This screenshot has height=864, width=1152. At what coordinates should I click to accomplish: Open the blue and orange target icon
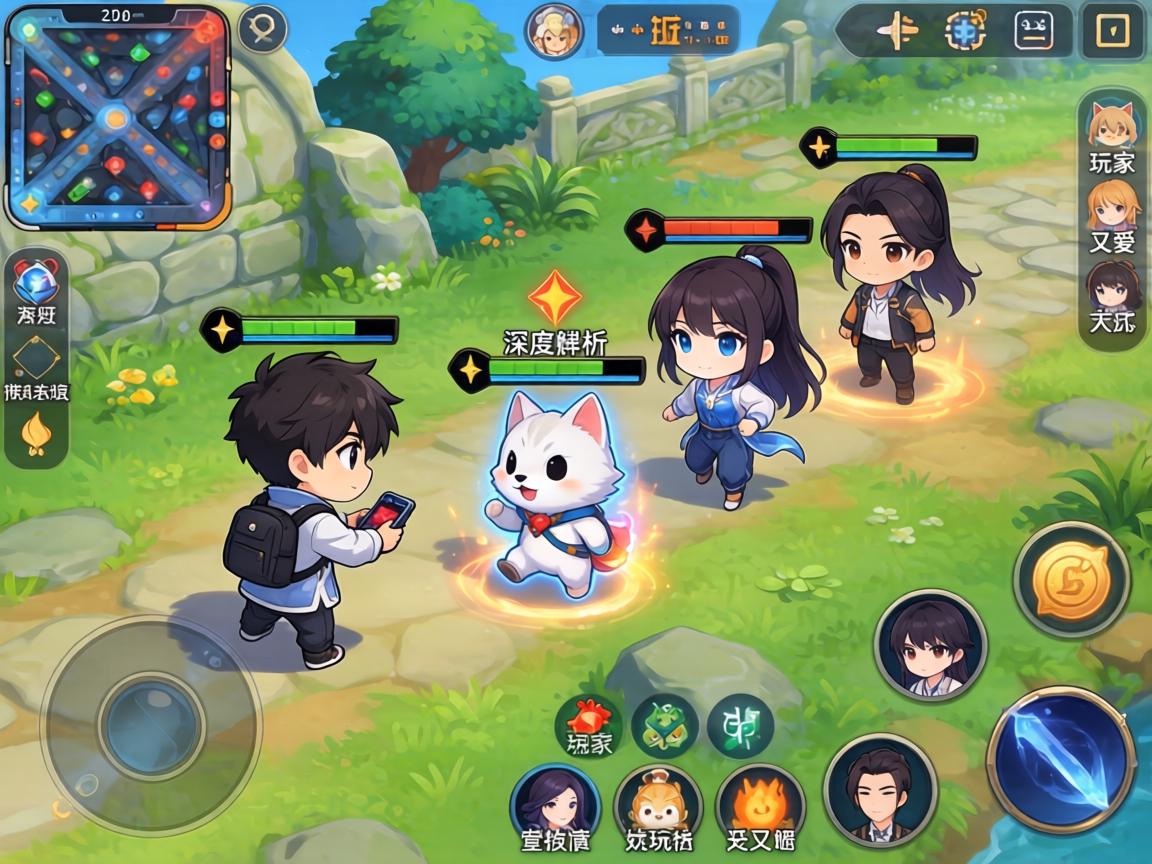[x=965, y=31]
